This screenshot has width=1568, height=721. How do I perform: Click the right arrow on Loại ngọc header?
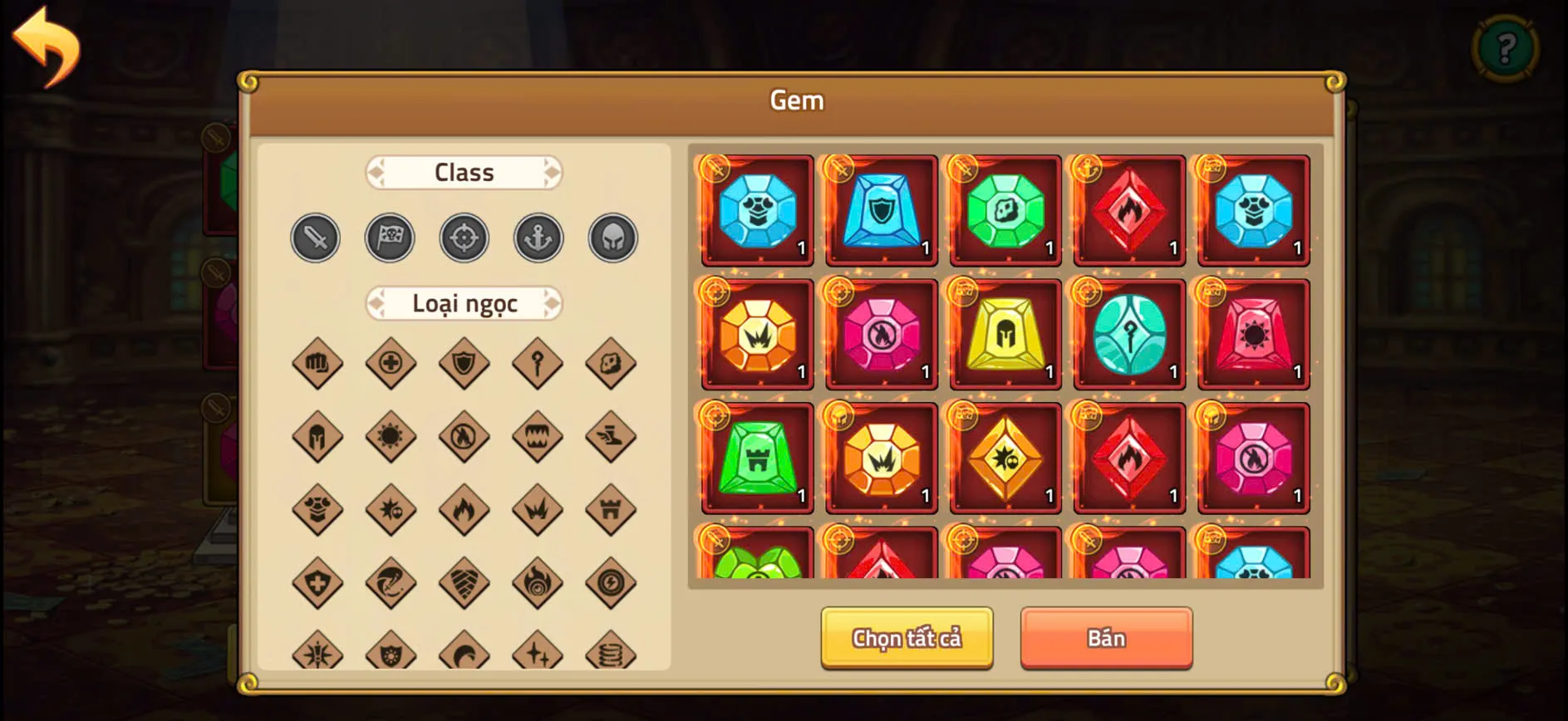(x=551, y=303)
